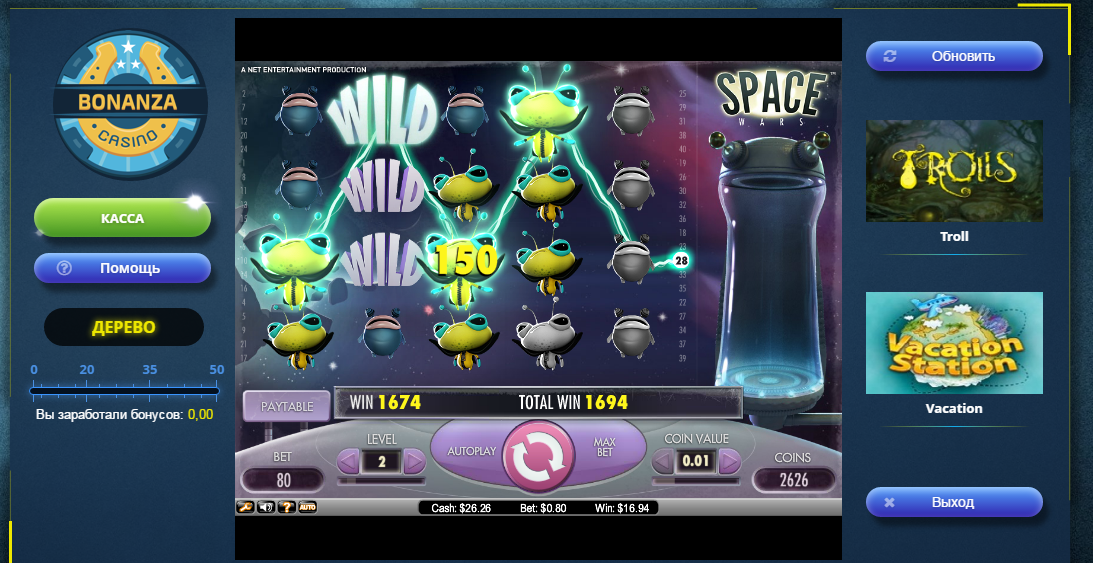Click the small AUTO icon
1093x563 pixels.
[307, 507]
